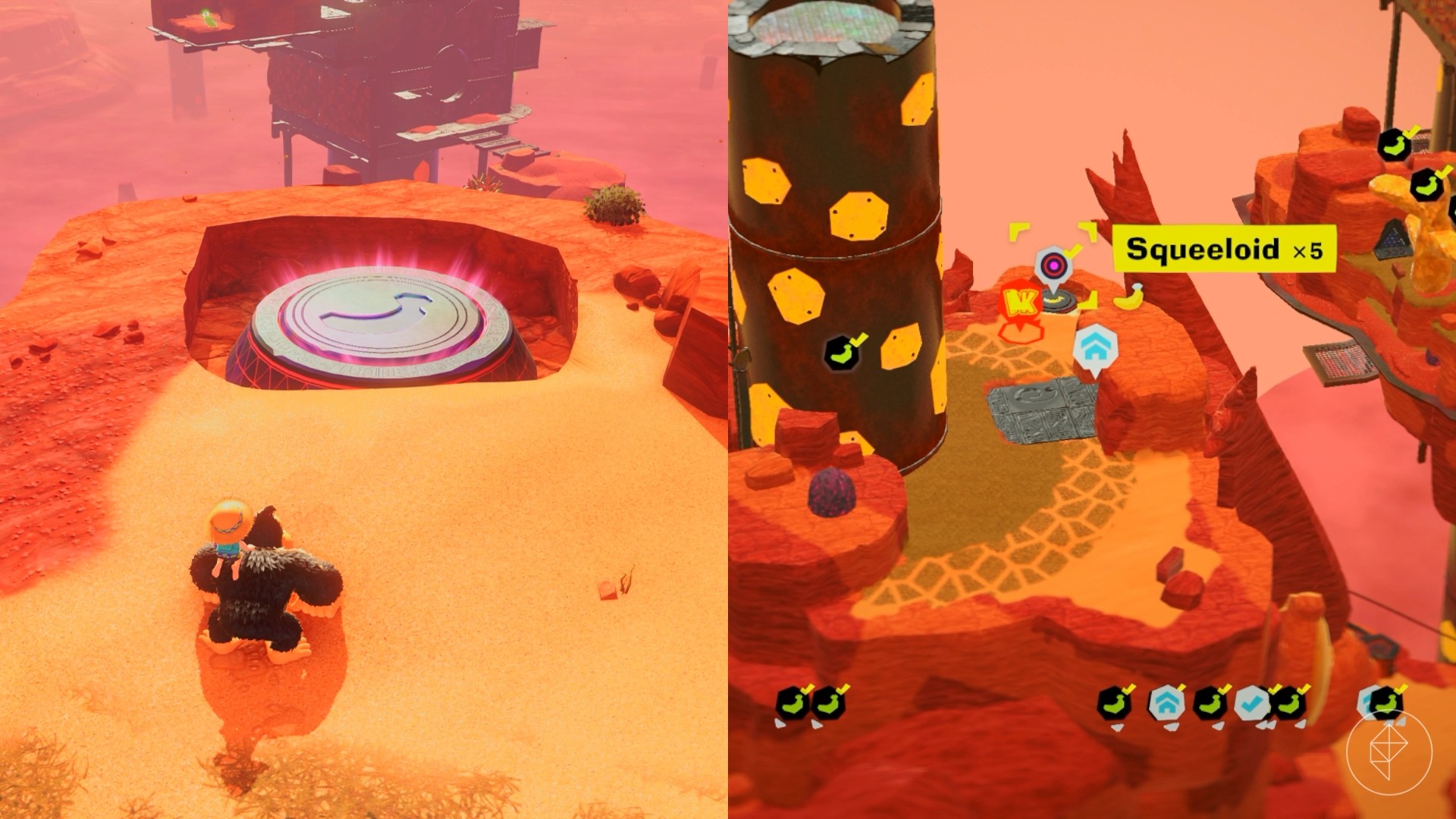Screen dimensions: 1456x819
Task: Click the Polygon watermark logo
Action: [1389, 751]
